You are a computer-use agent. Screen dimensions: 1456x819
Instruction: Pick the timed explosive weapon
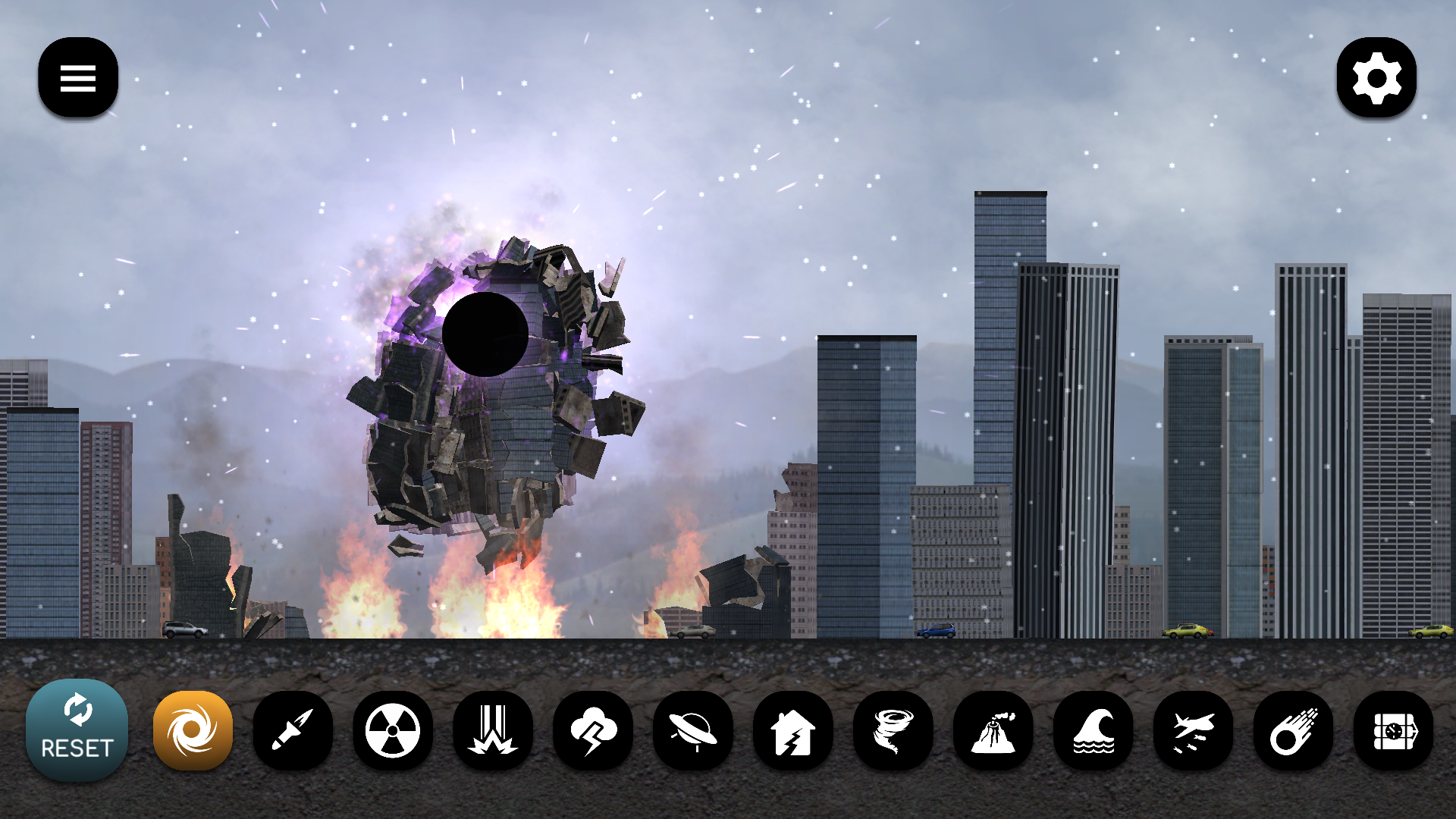tap(1395, 730)
